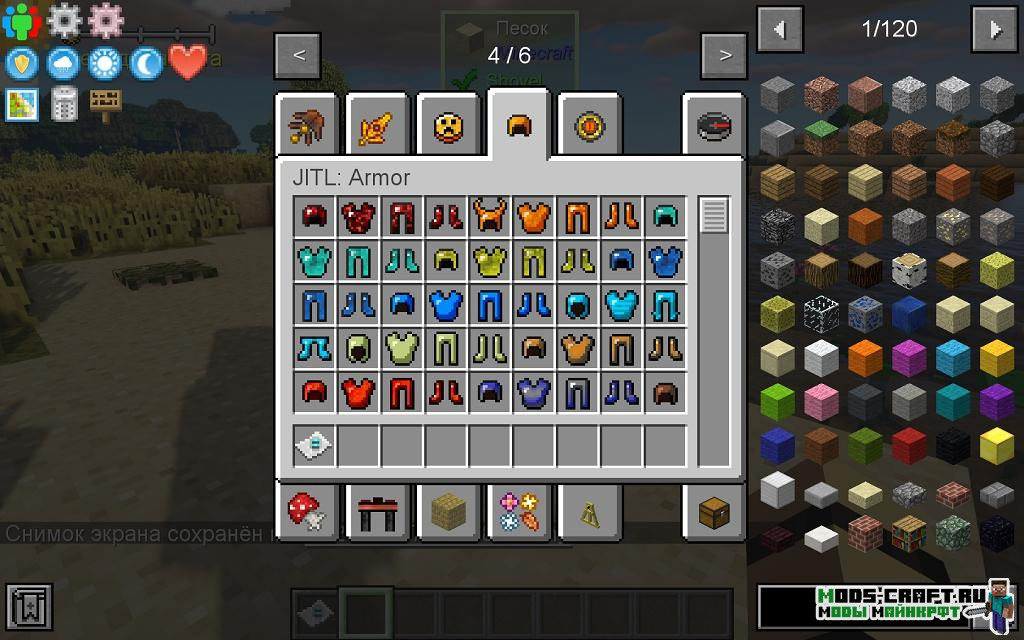
Task: Click the sun icon to set daytime
Action: [103, 63]
